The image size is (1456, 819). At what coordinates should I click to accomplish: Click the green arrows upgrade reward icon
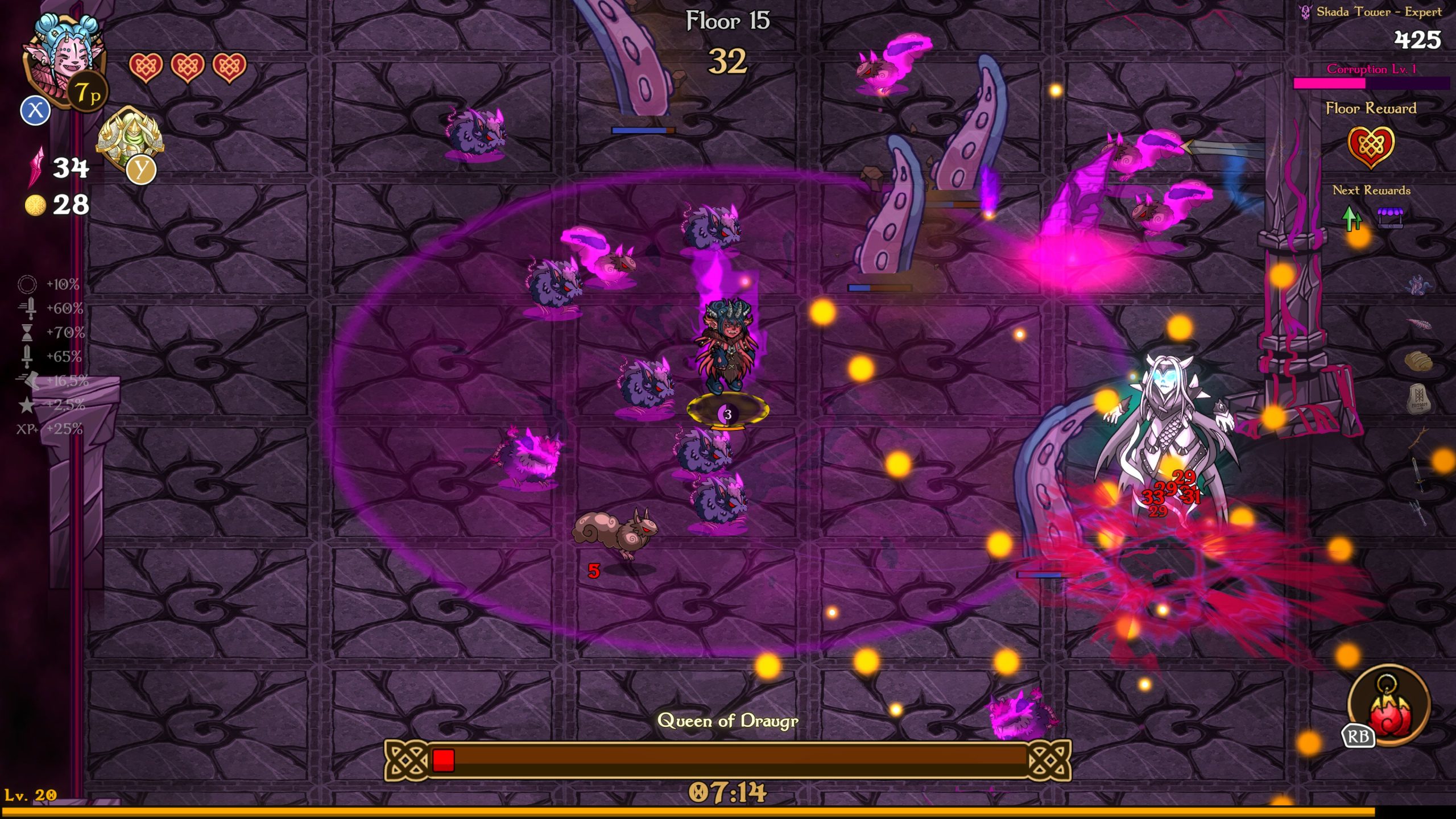coord(1352,218)
